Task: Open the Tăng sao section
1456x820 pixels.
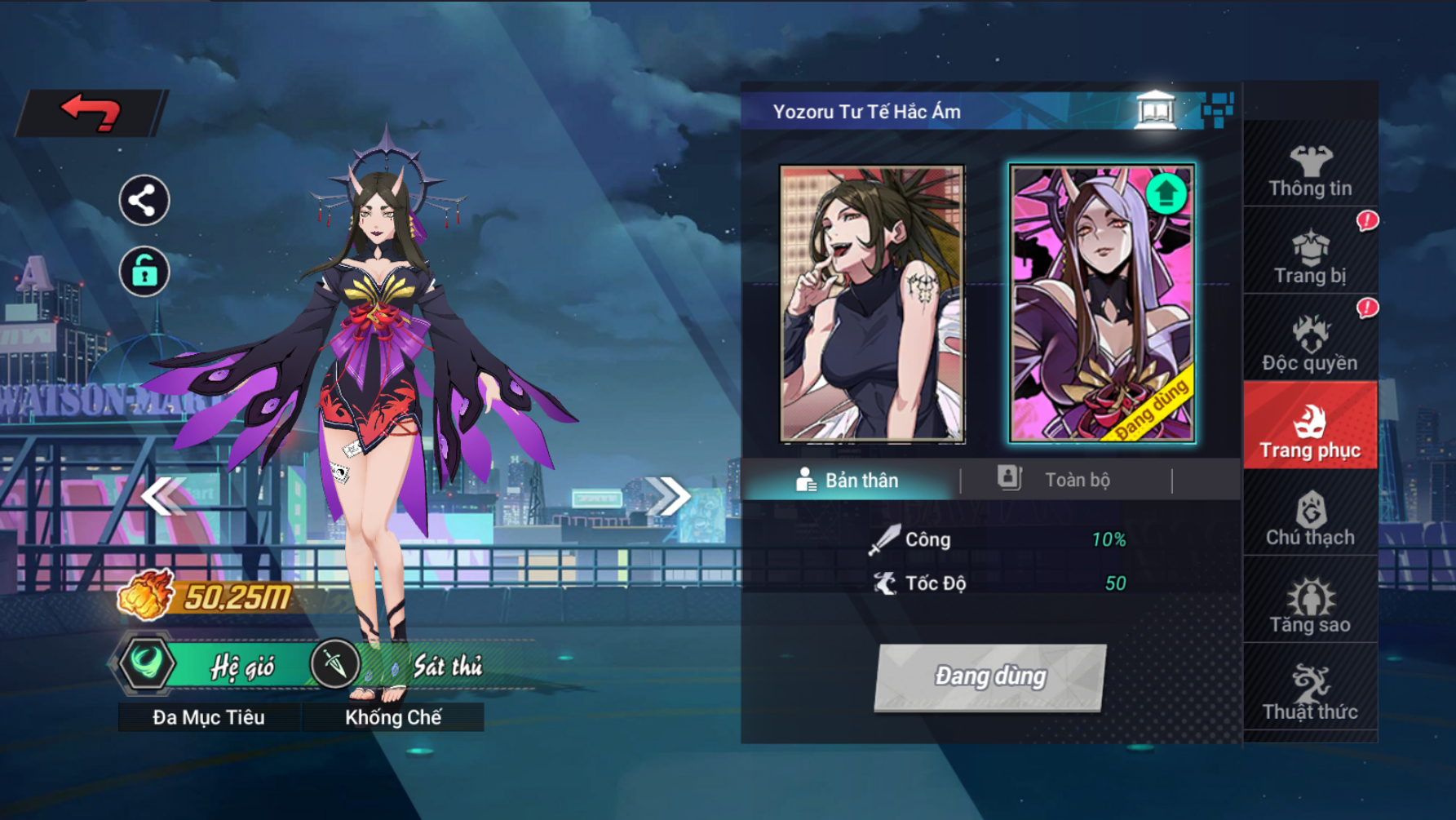Action: click(1310, 606)
